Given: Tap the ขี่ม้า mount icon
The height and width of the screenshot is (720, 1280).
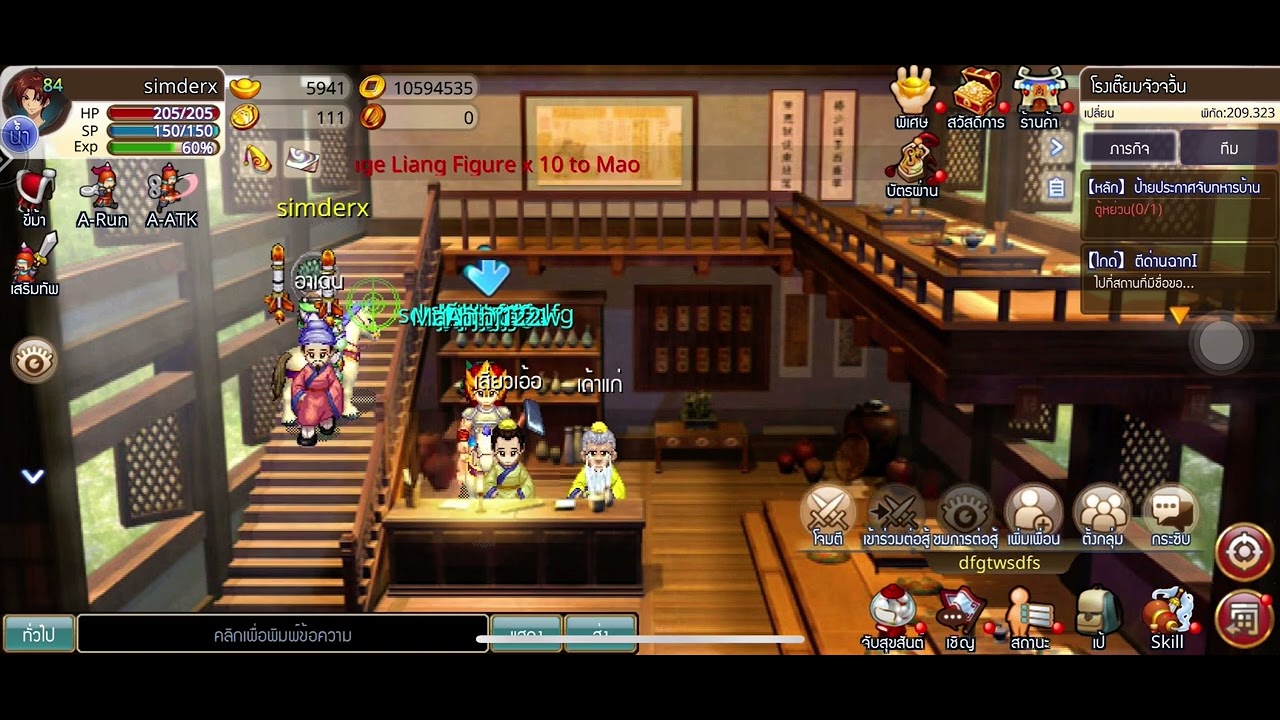Looking at the screenshot, I should [36, 194].
